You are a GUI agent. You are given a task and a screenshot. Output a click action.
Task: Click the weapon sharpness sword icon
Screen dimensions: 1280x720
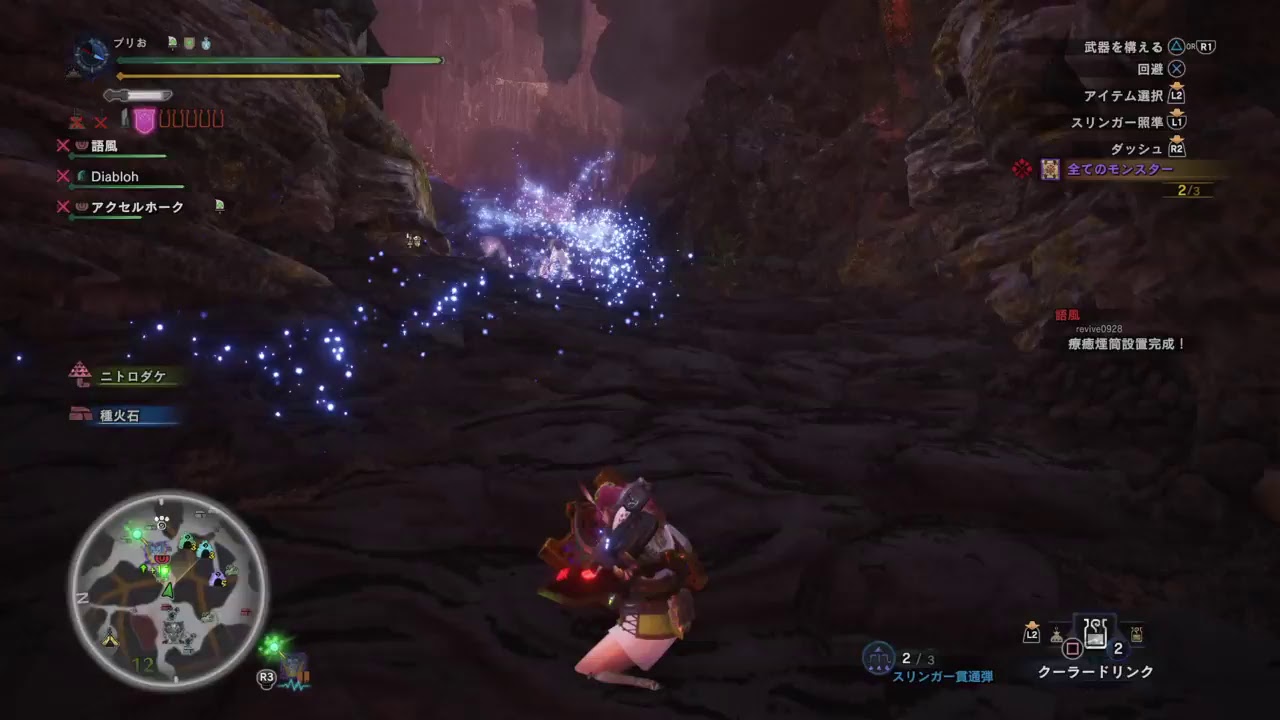coord(138,95)
